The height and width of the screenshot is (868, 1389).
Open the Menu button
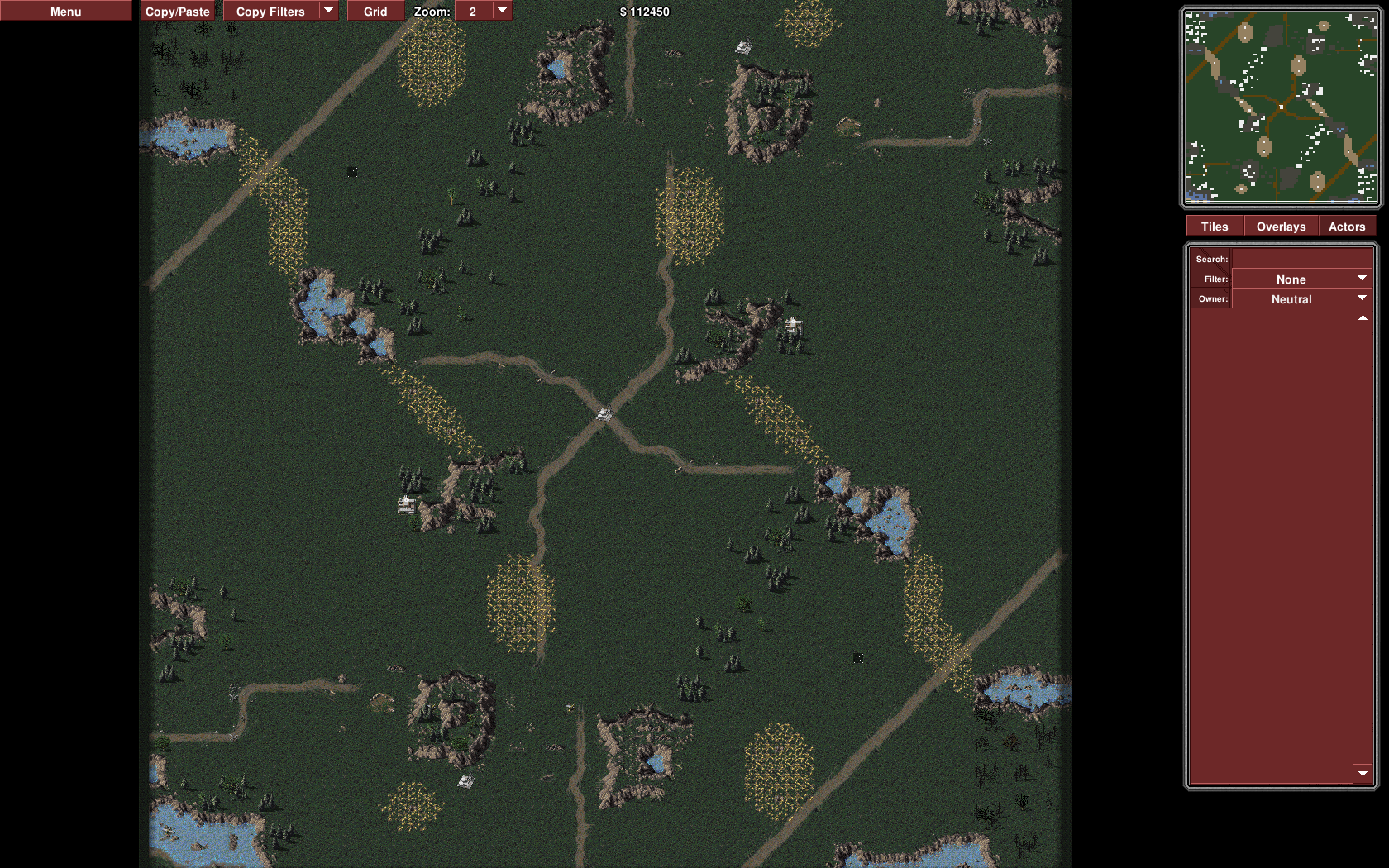(65, 11)
